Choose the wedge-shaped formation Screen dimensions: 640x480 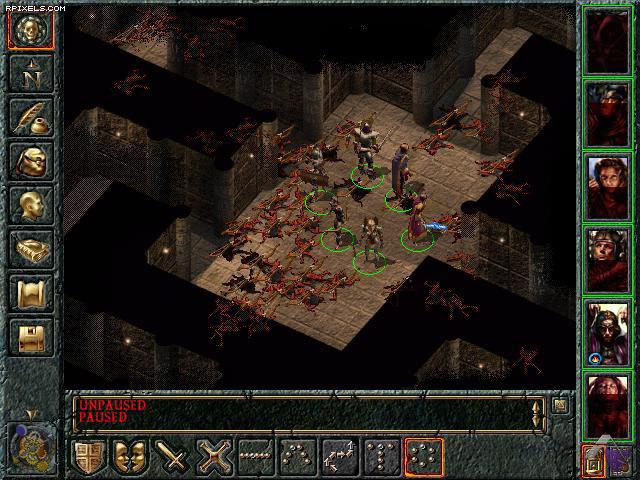pos(299,458)
